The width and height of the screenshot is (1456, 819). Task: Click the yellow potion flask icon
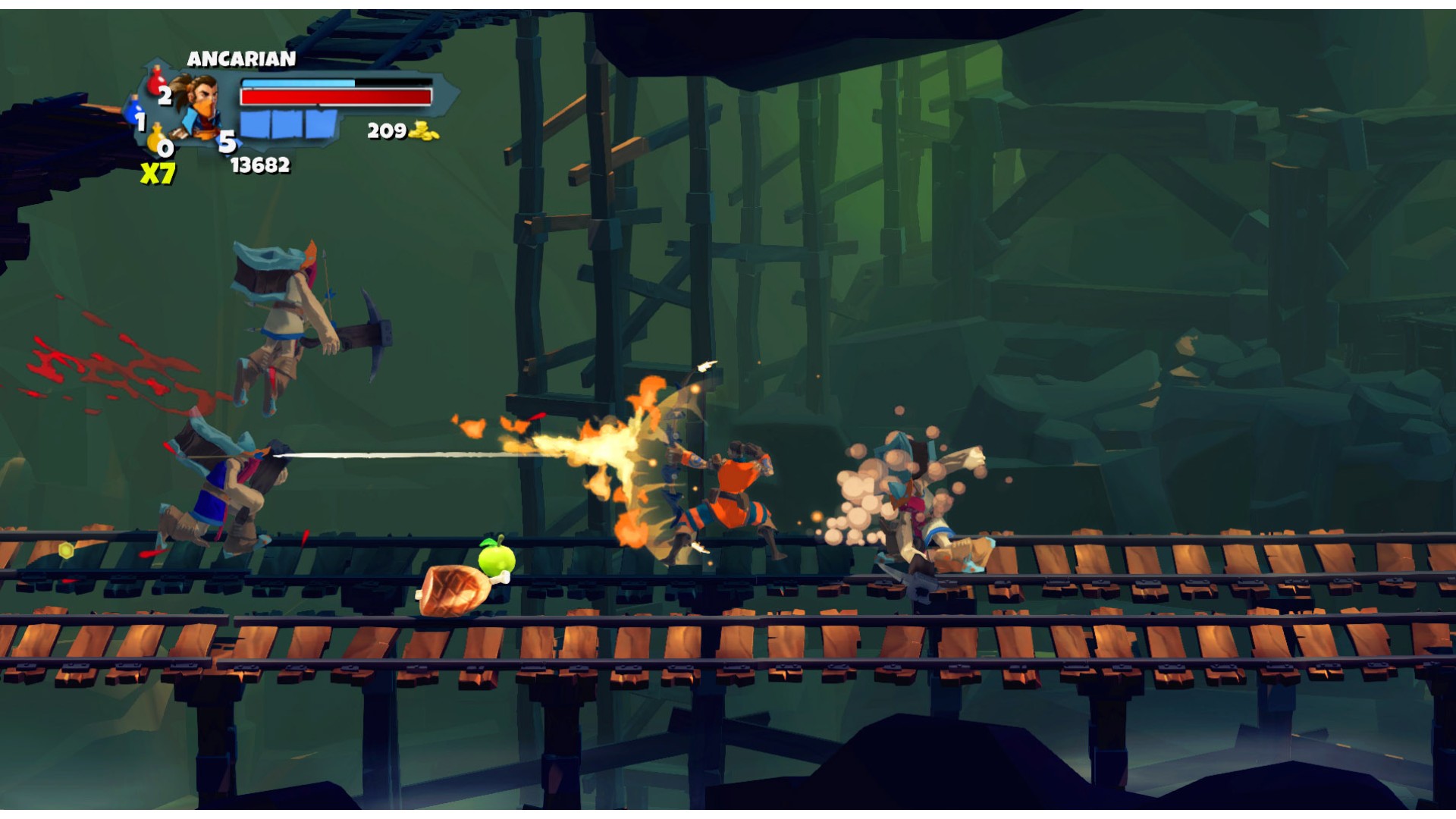pos(155,137)
